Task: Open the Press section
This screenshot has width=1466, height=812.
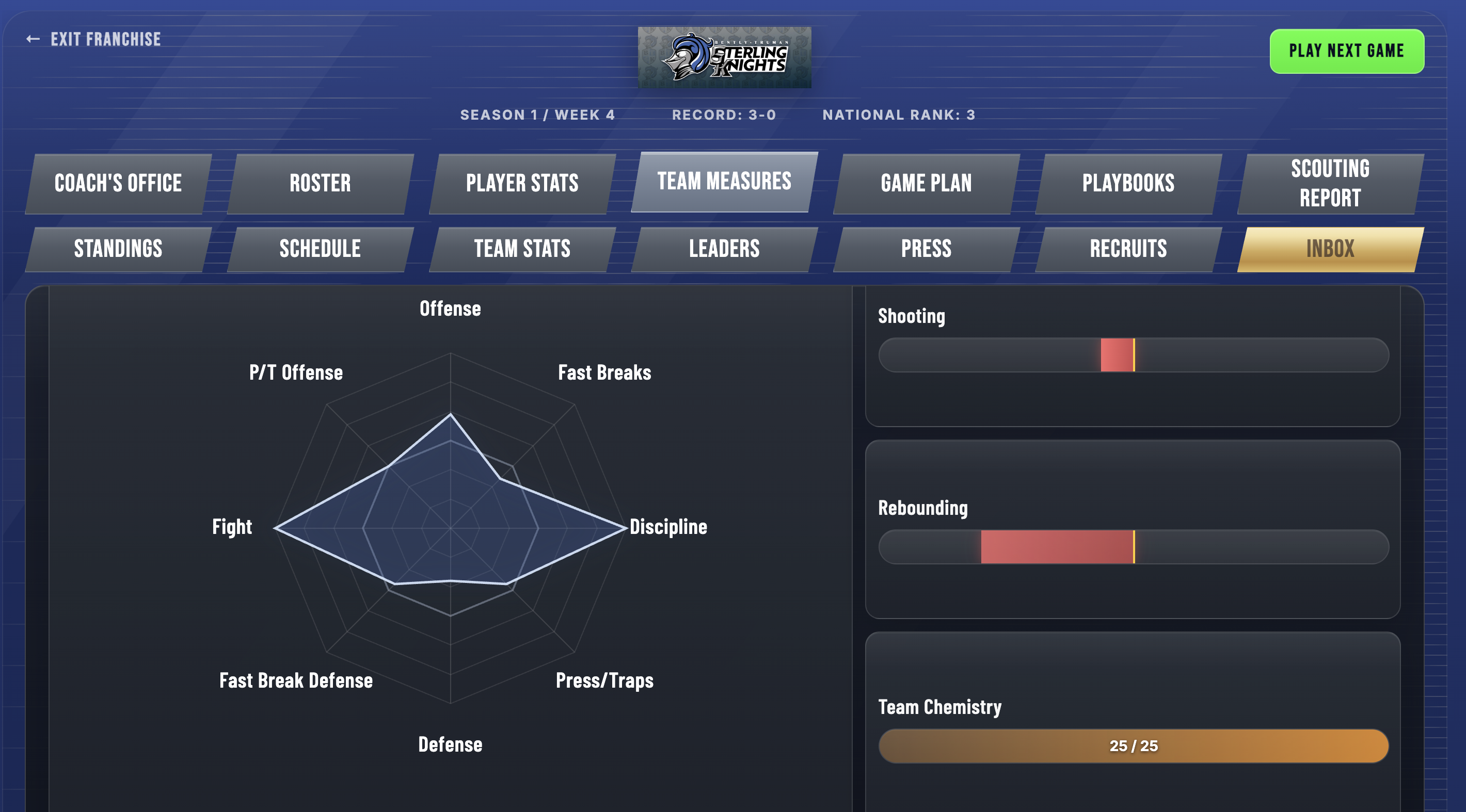Action: click(x=926, y=249)
